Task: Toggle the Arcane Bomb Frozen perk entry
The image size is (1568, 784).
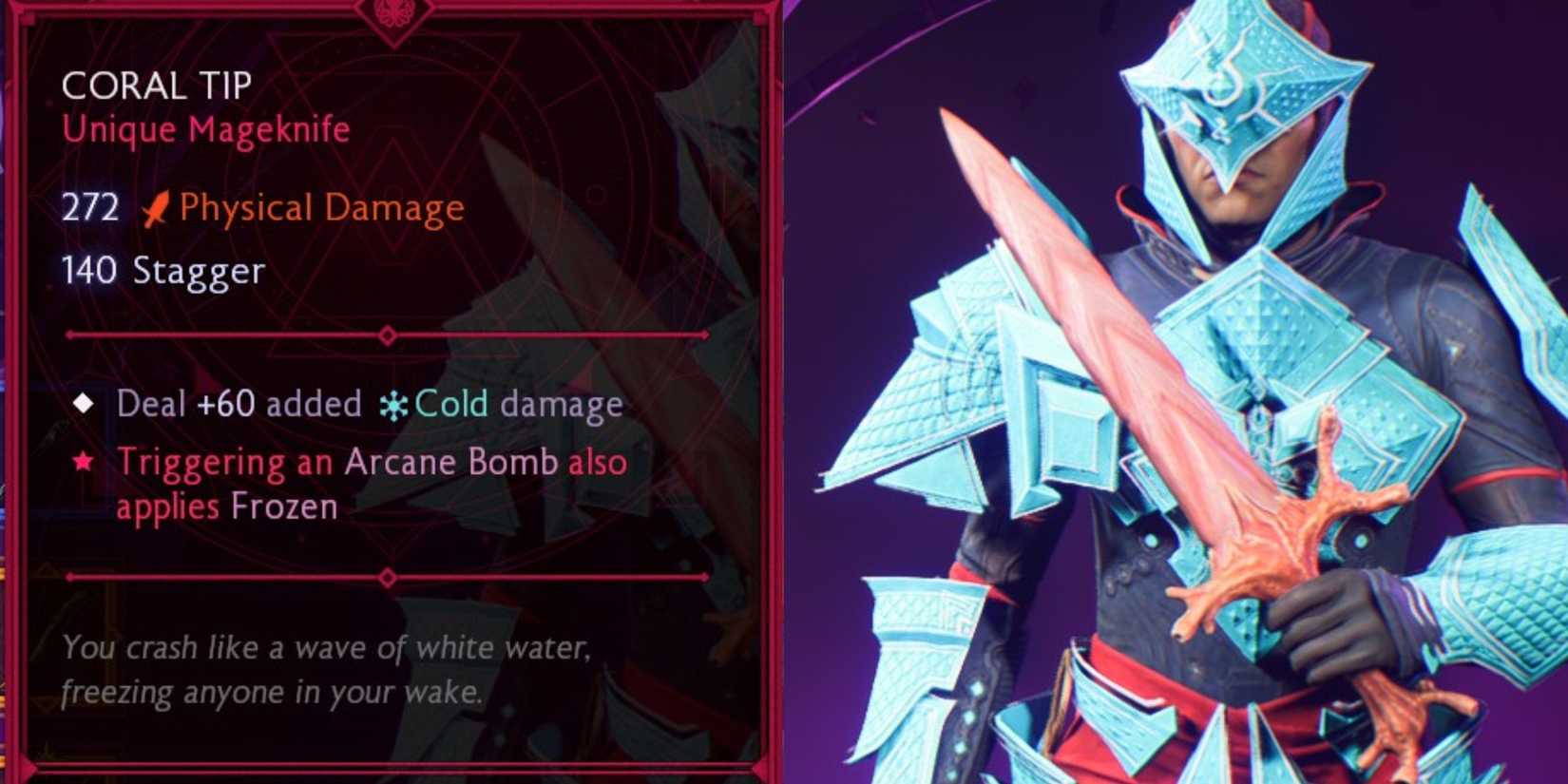Action: 371,483
